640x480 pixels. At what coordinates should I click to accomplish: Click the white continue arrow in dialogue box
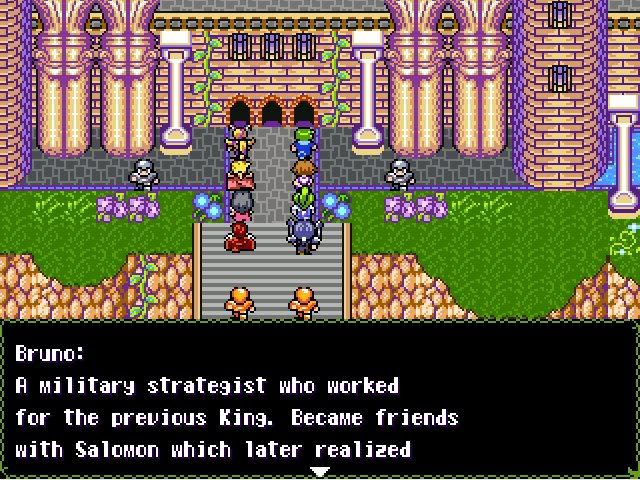(319, 470)
